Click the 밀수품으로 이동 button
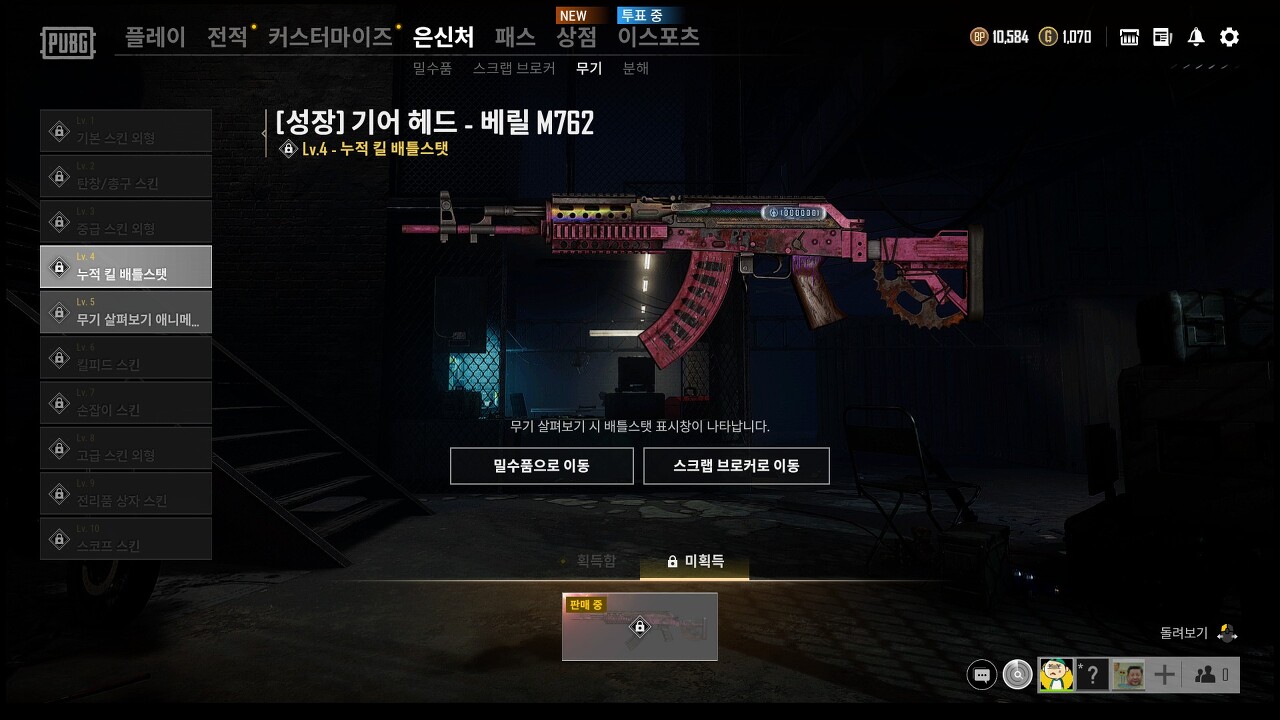 tap(541, 465)
